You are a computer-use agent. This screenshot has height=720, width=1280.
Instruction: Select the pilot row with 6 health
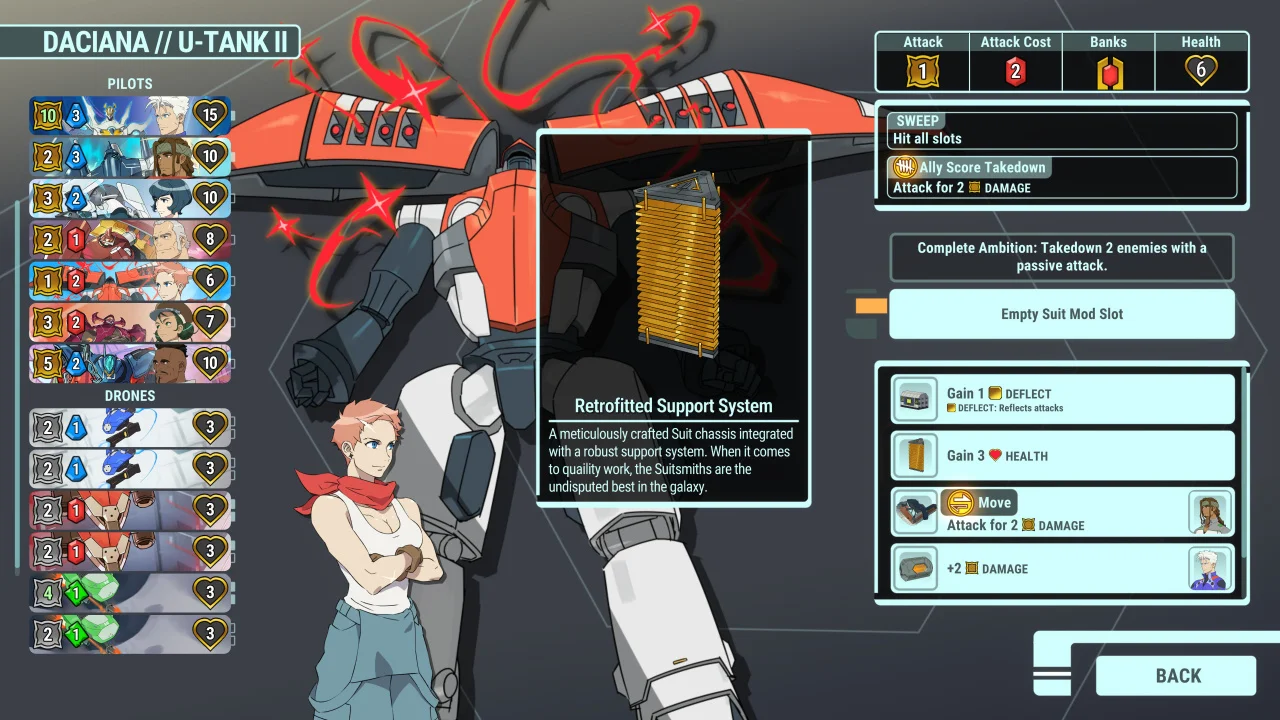[130, 281]
